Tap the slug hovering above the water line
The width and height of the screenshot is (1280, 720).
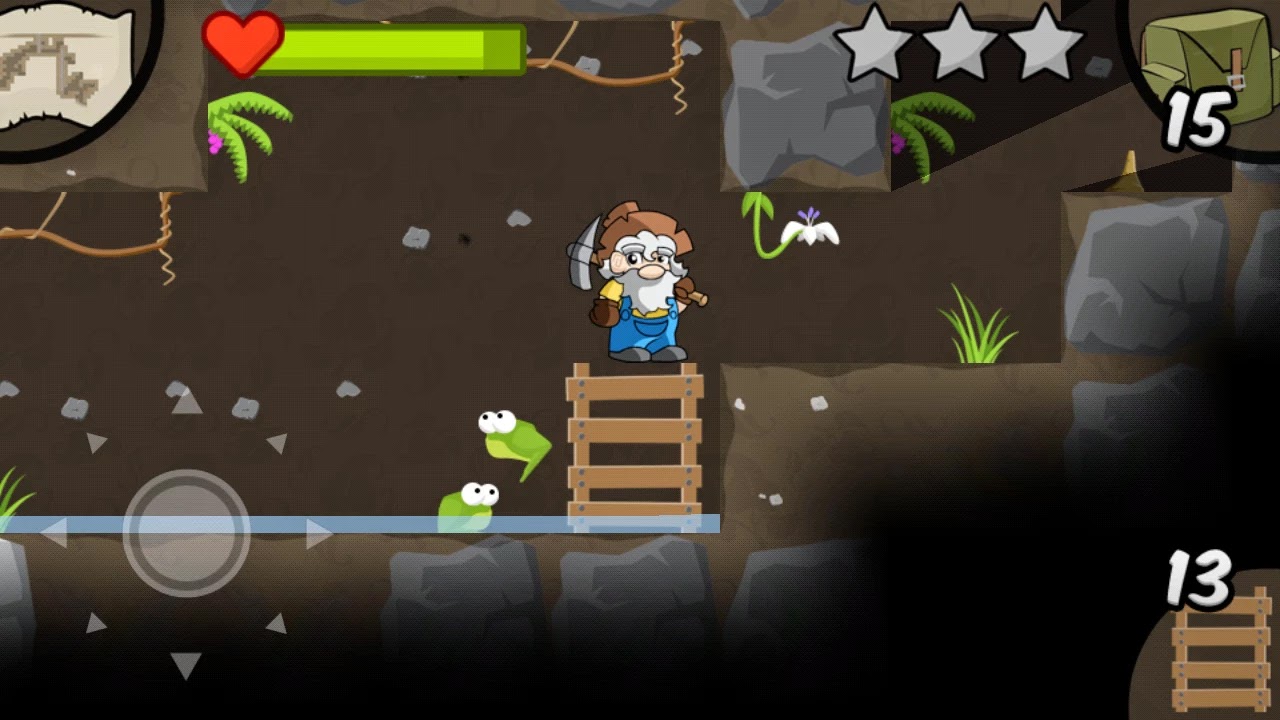point(510,435)
